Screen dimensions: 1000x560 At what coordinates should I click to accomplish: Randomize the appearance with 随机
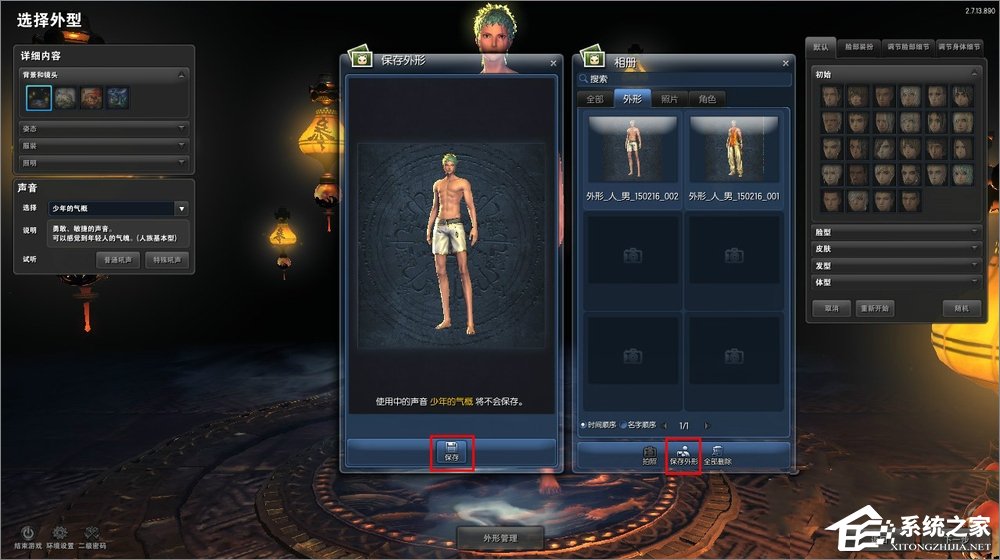[x=961, y=308]
